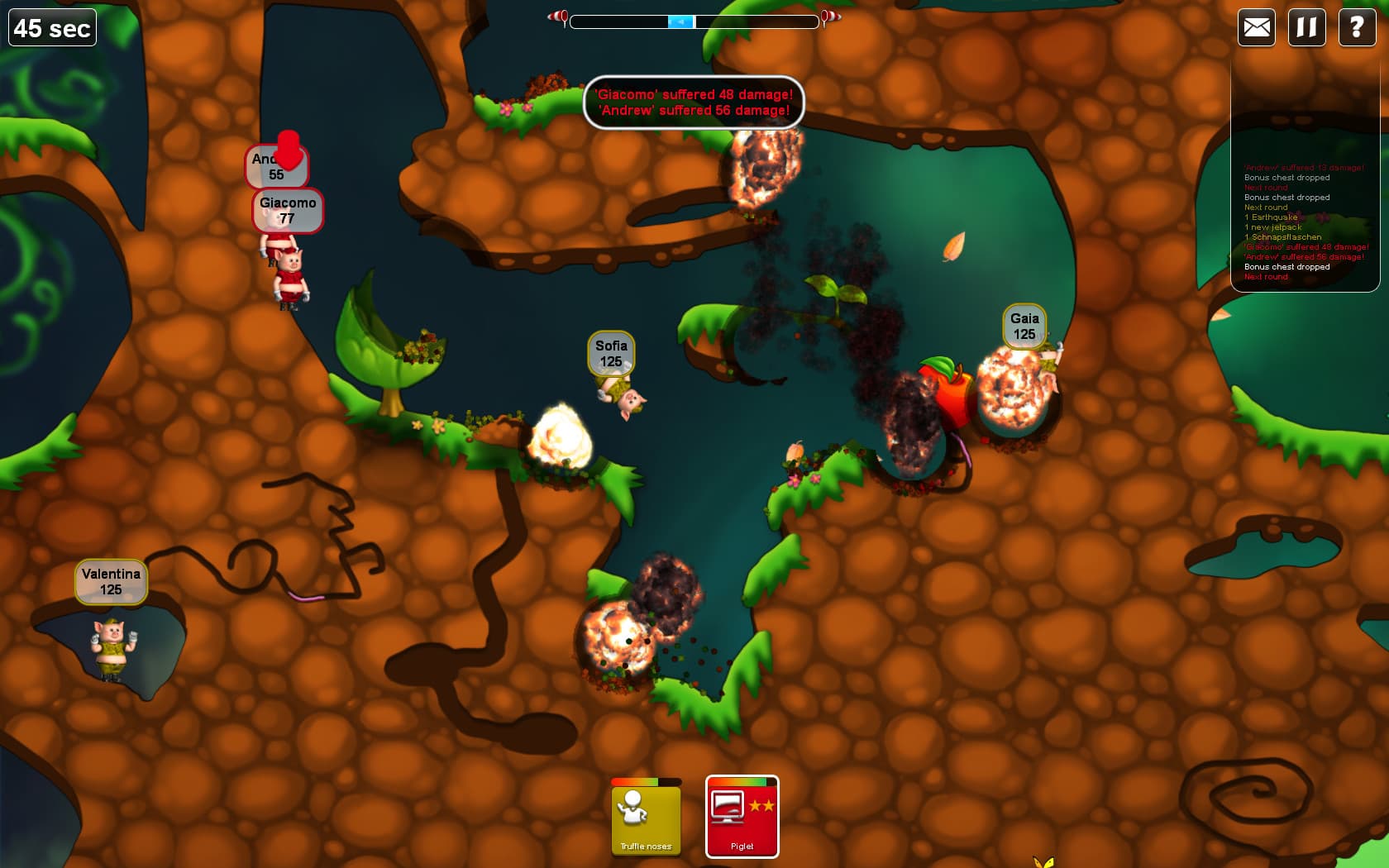Open the in-game mail/message icon

(1256, 27)
